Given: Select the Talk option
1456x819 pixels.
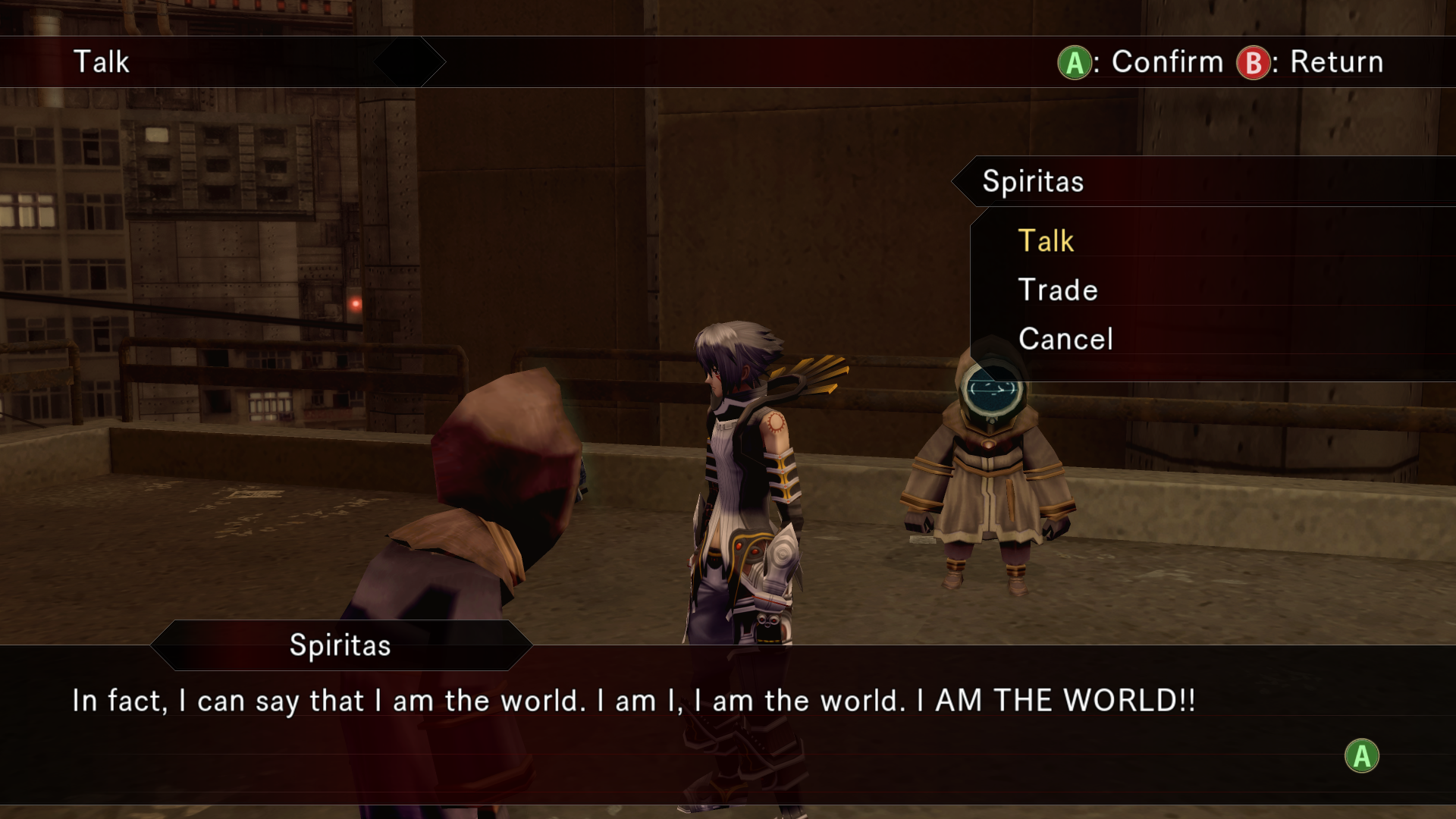Looking at the screenshot, I should tap(1046, 241).
